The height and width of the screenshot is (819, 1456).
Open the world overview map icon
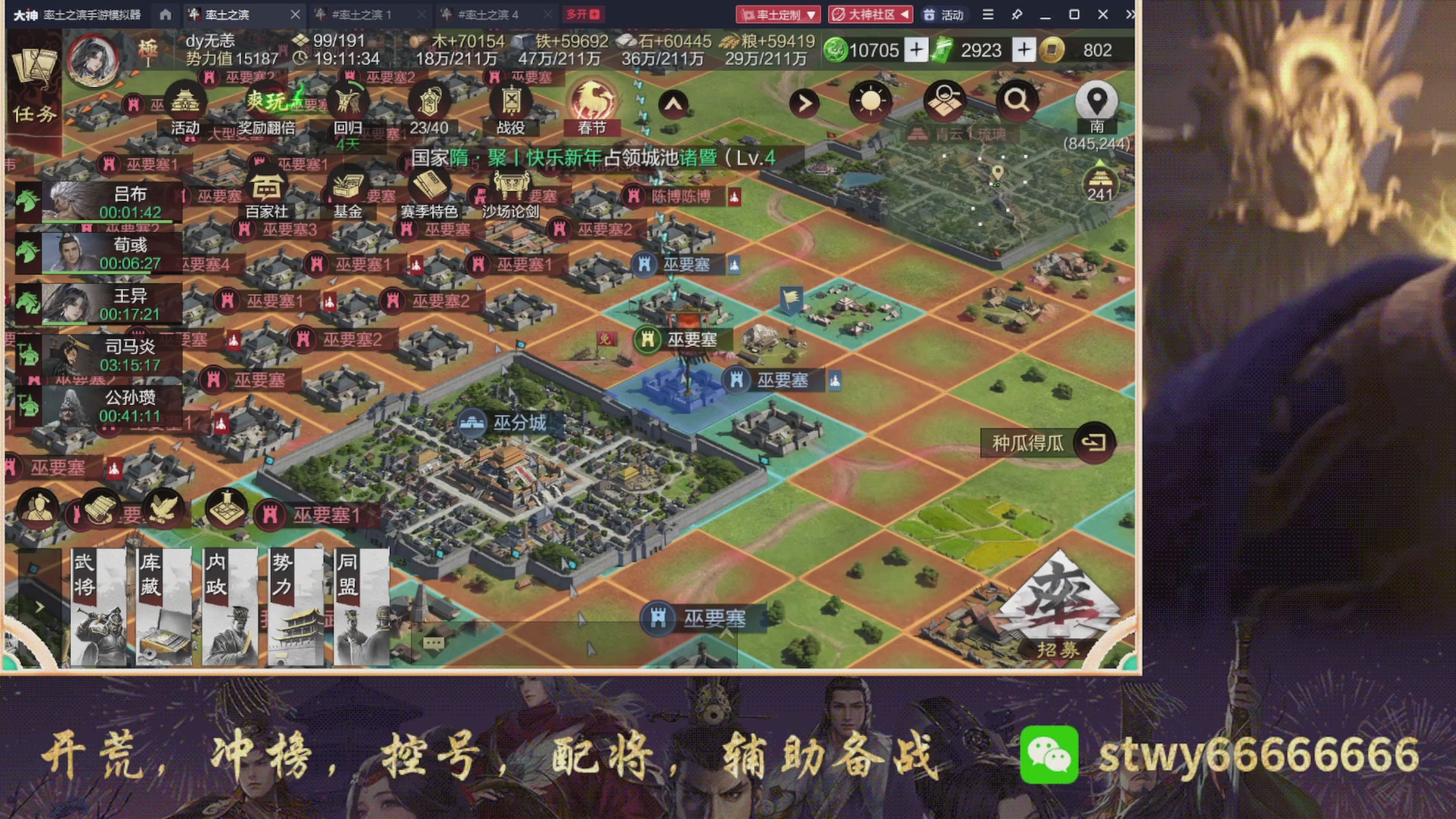point(943,102)
